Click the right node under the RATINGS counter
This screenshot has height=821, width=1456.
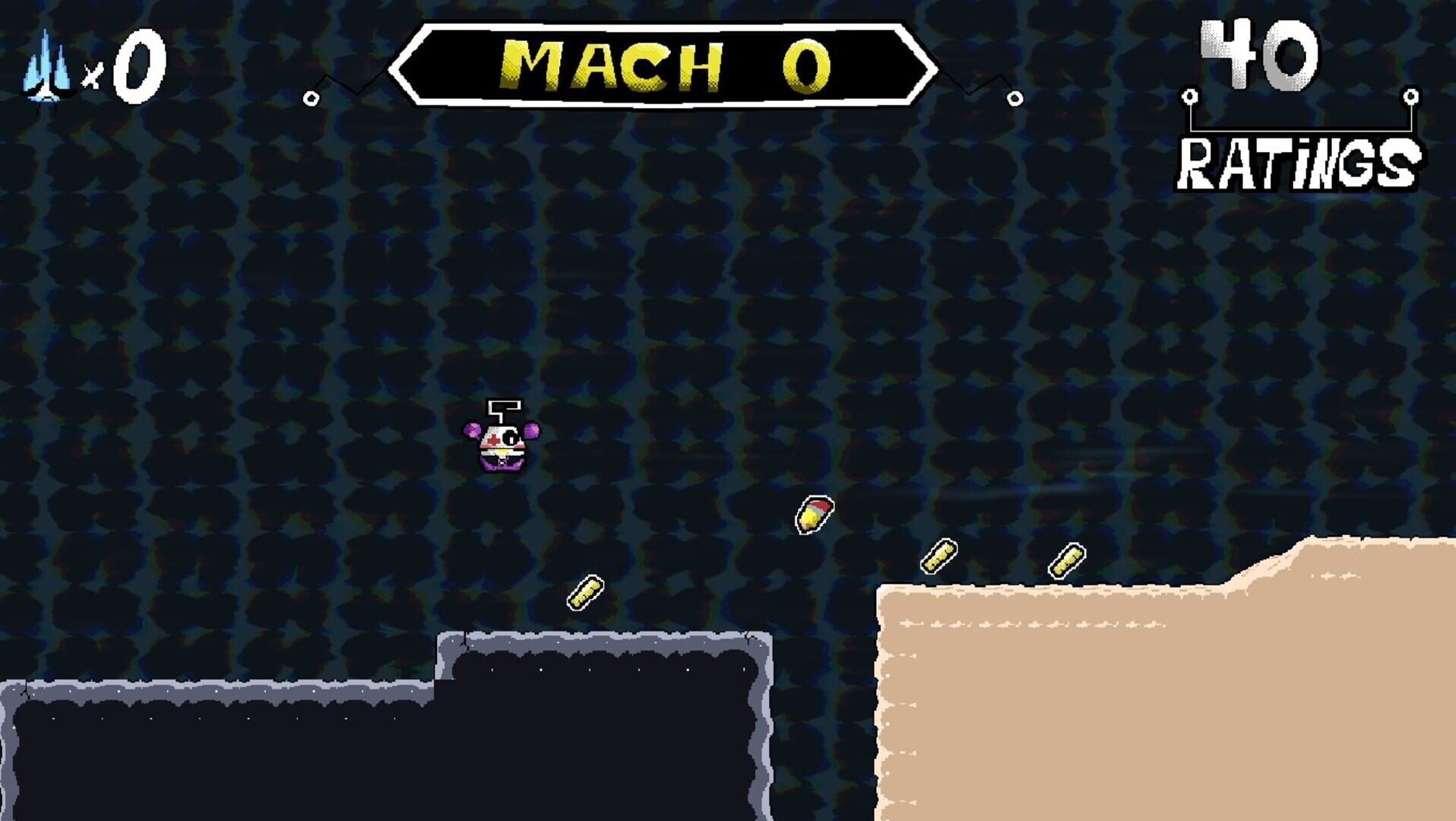(x=1411, y=97)
